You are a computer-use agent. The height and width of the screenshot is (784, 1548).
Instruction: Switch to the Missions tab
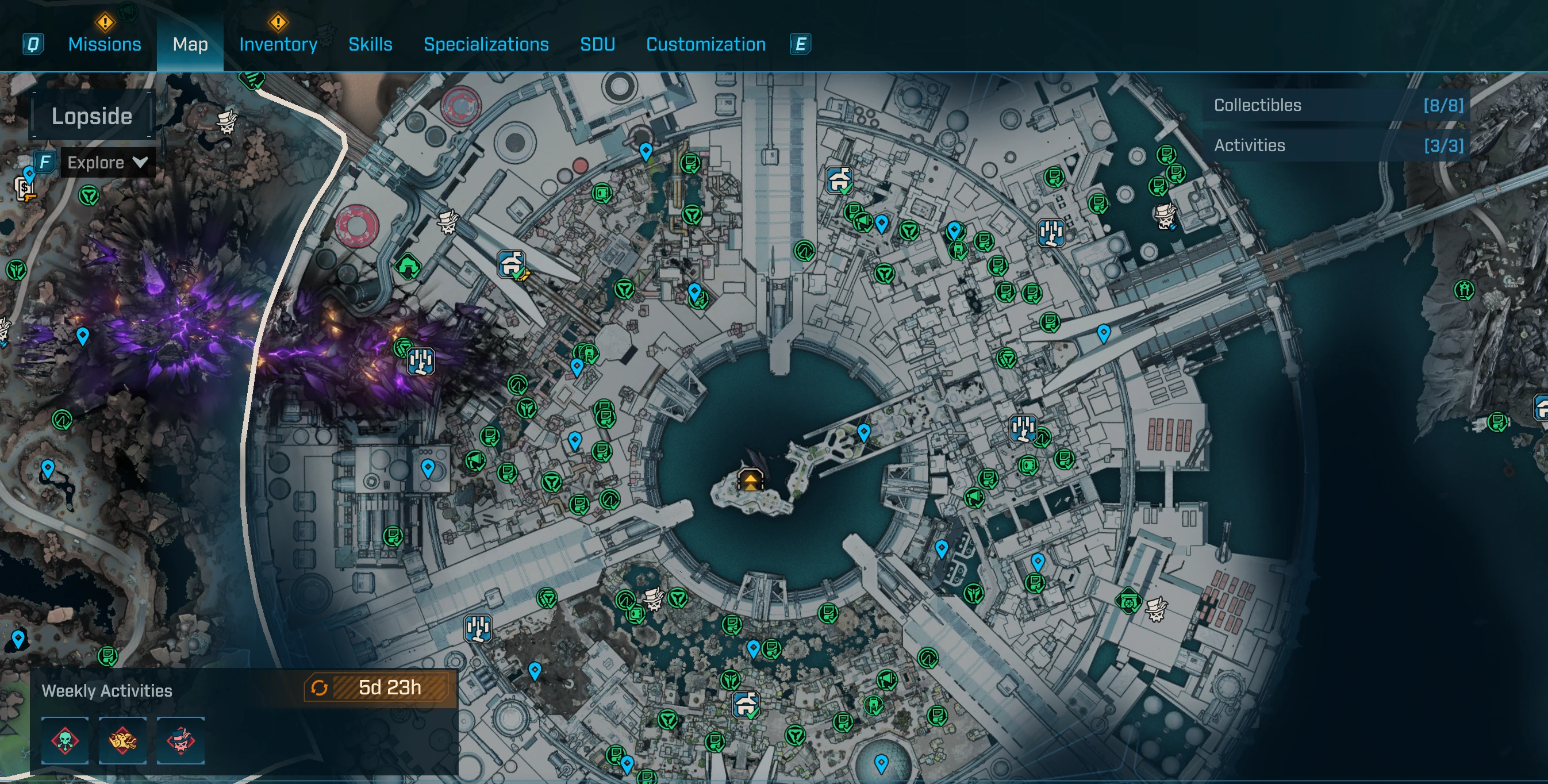tap(105, 44)
